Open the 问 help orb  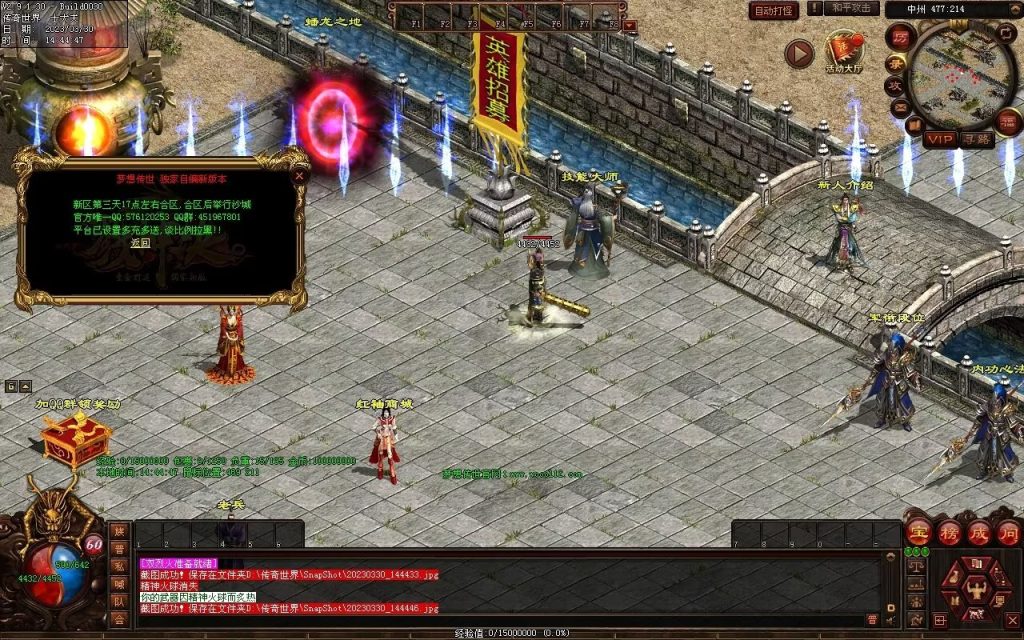(1008, 533)
